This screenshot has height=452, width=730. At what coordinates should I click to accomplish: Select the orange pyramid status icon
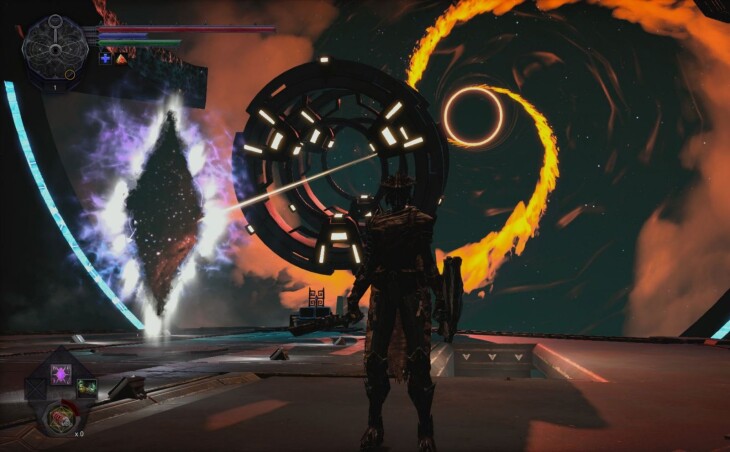(x=121, y=59)
